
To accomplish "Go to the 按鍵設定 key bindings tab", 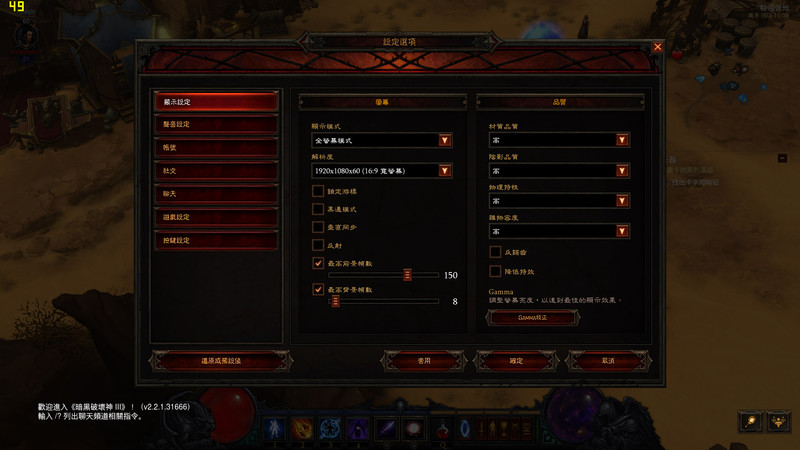I will 215,241.
